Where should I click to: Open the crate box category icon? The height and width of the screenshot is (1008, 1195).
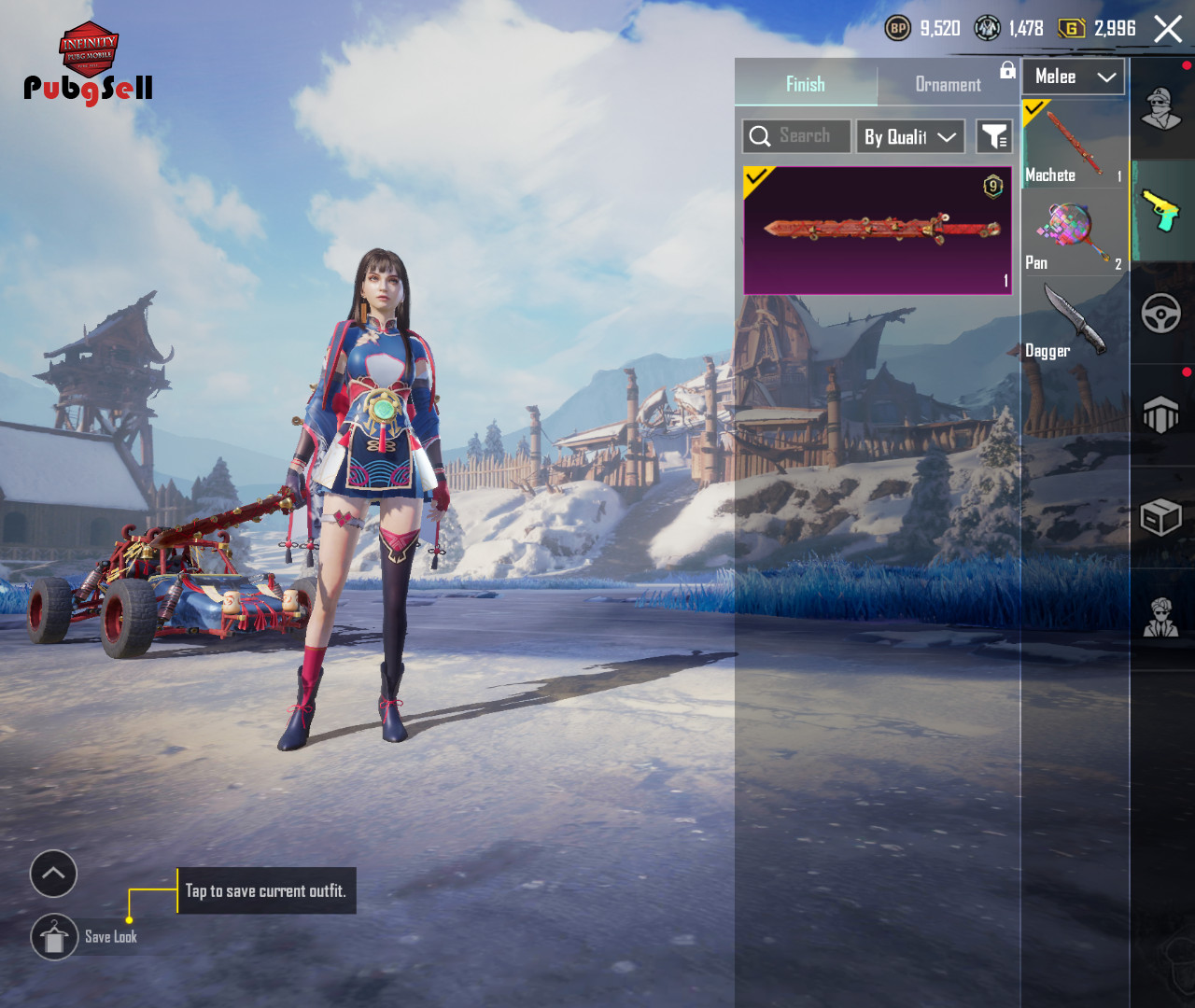point(1161,516)
